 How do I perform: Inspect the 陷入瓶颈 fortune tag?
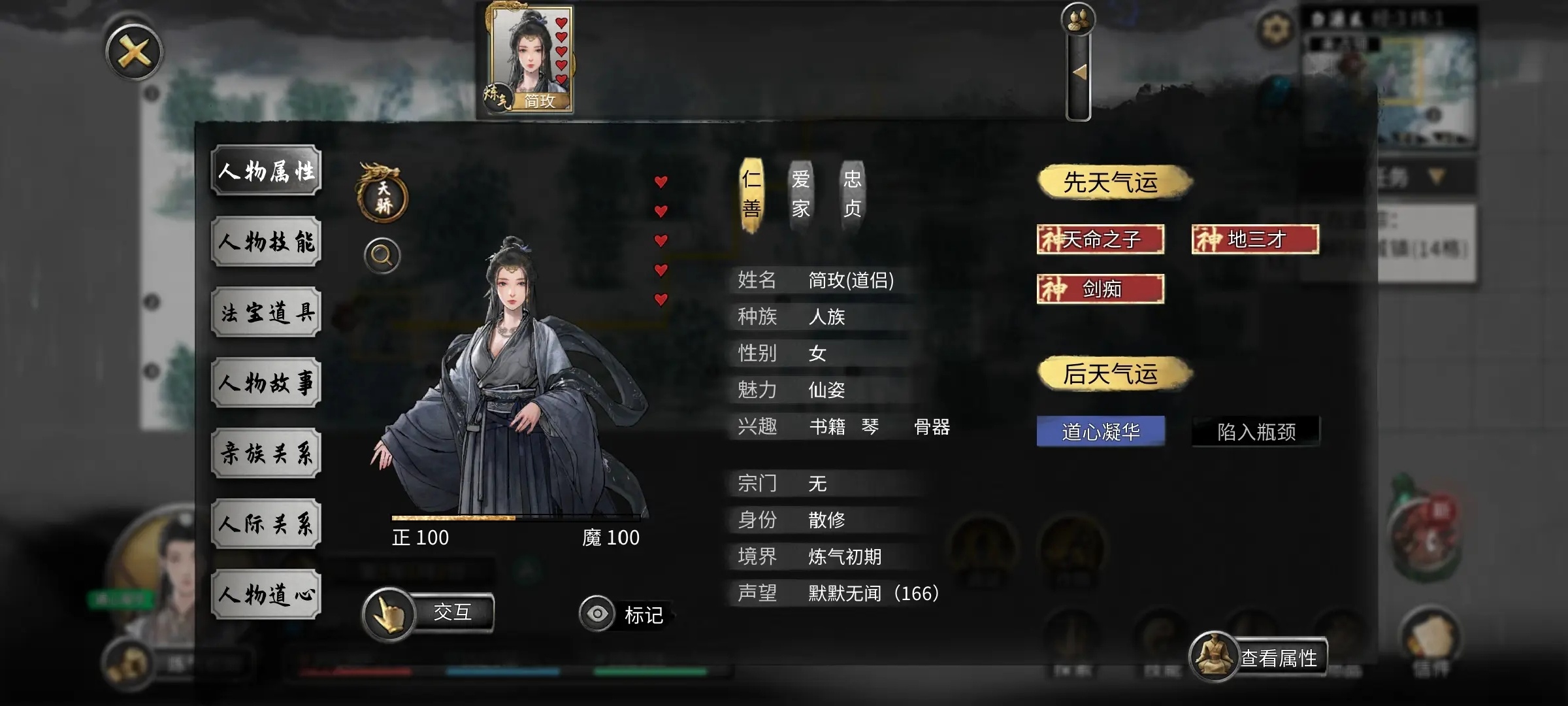1255,431
